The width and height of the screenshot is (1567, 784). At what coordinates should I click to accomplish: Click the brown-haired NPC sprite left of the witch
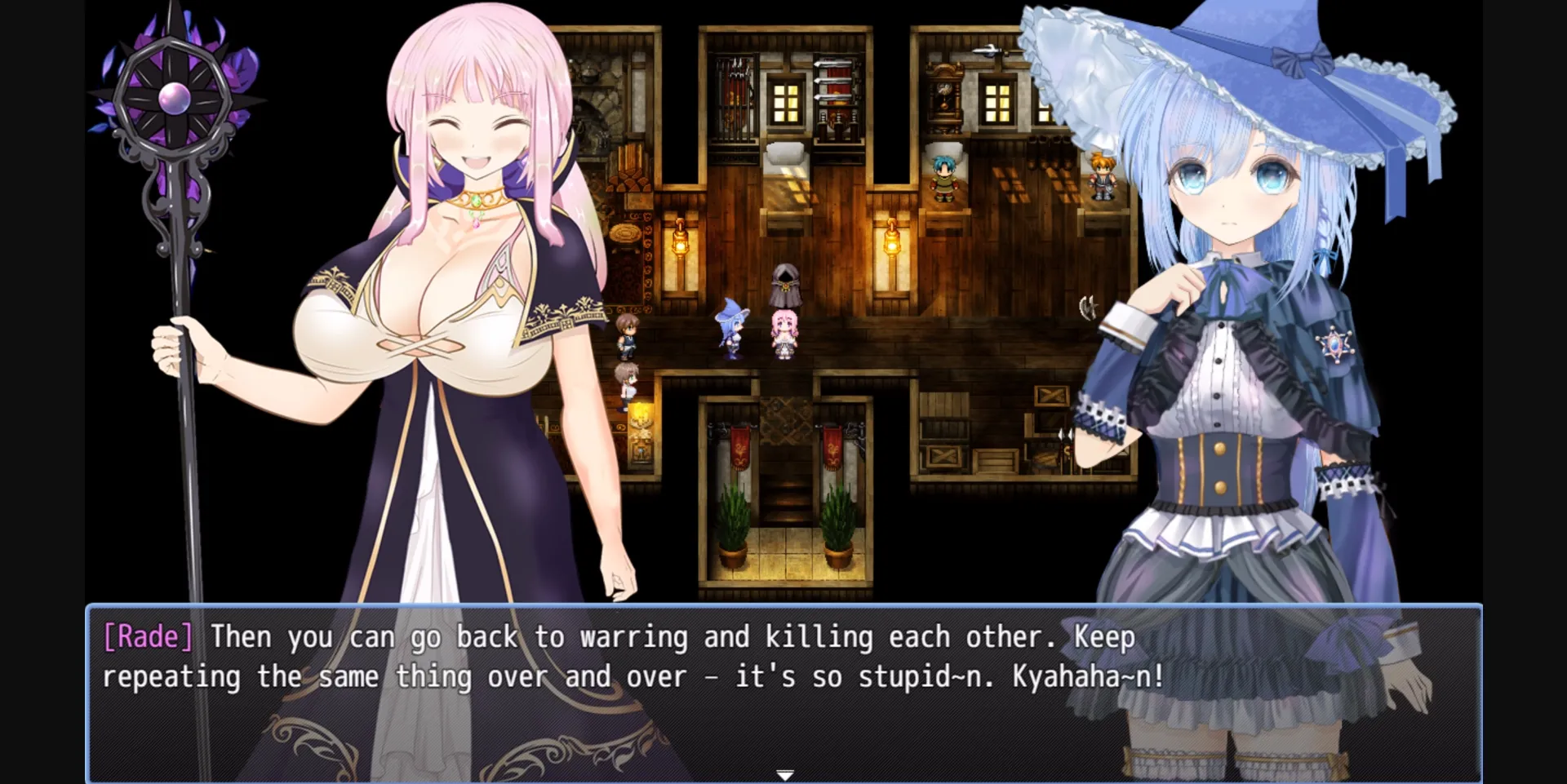pos(628,336)
